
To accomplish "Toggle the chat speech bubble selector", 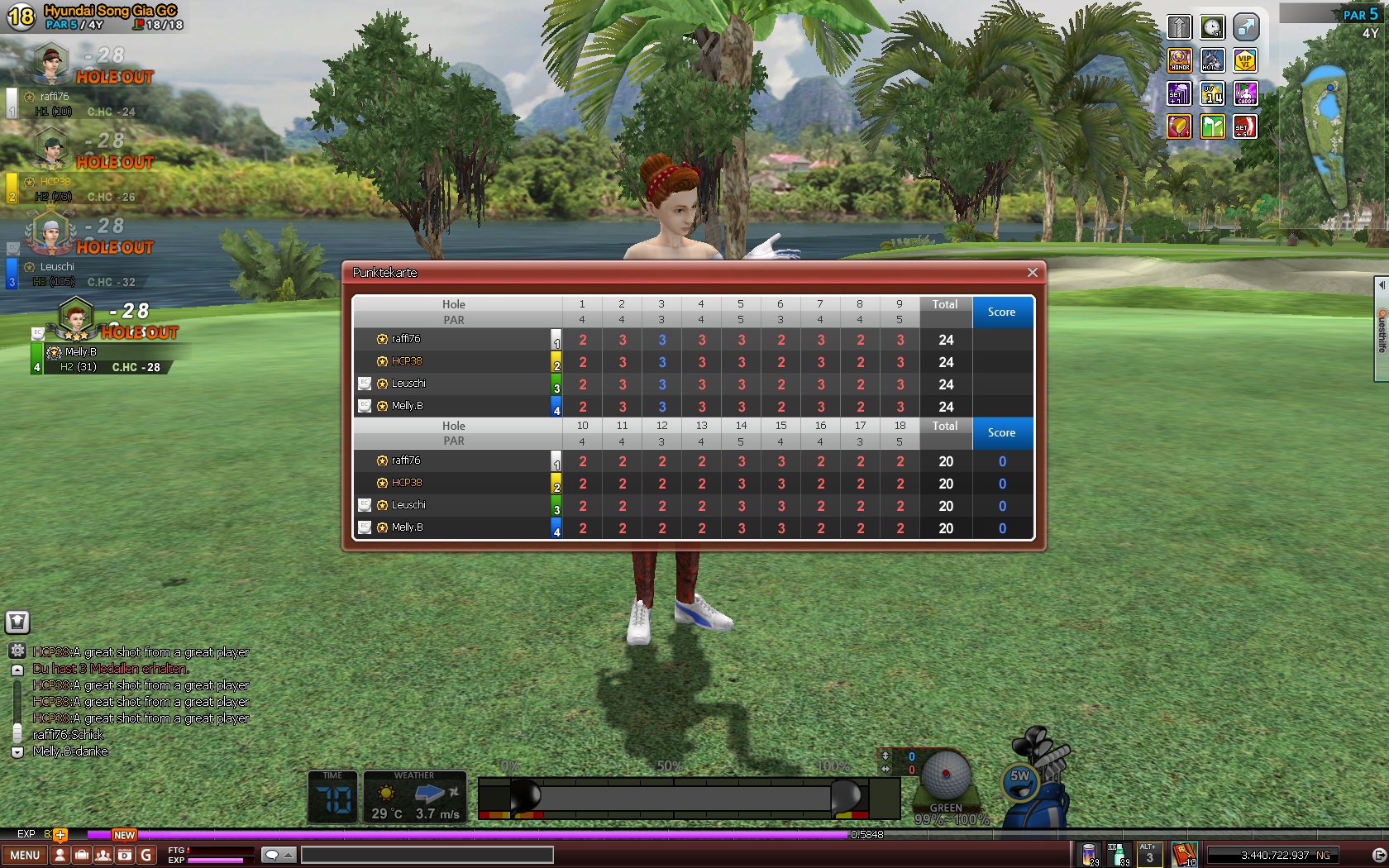I will (x=278, y=856).
